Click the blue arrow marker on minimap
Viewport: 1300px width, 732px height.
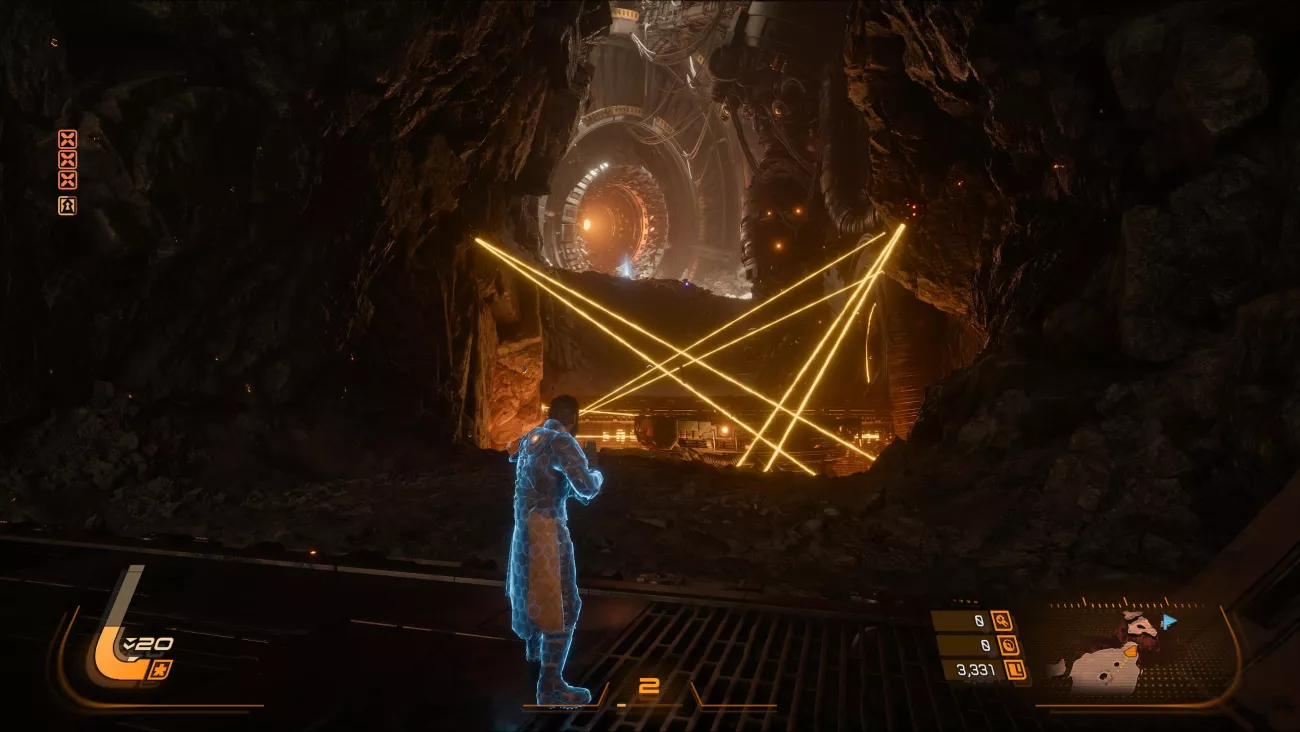pos(1169,621)
